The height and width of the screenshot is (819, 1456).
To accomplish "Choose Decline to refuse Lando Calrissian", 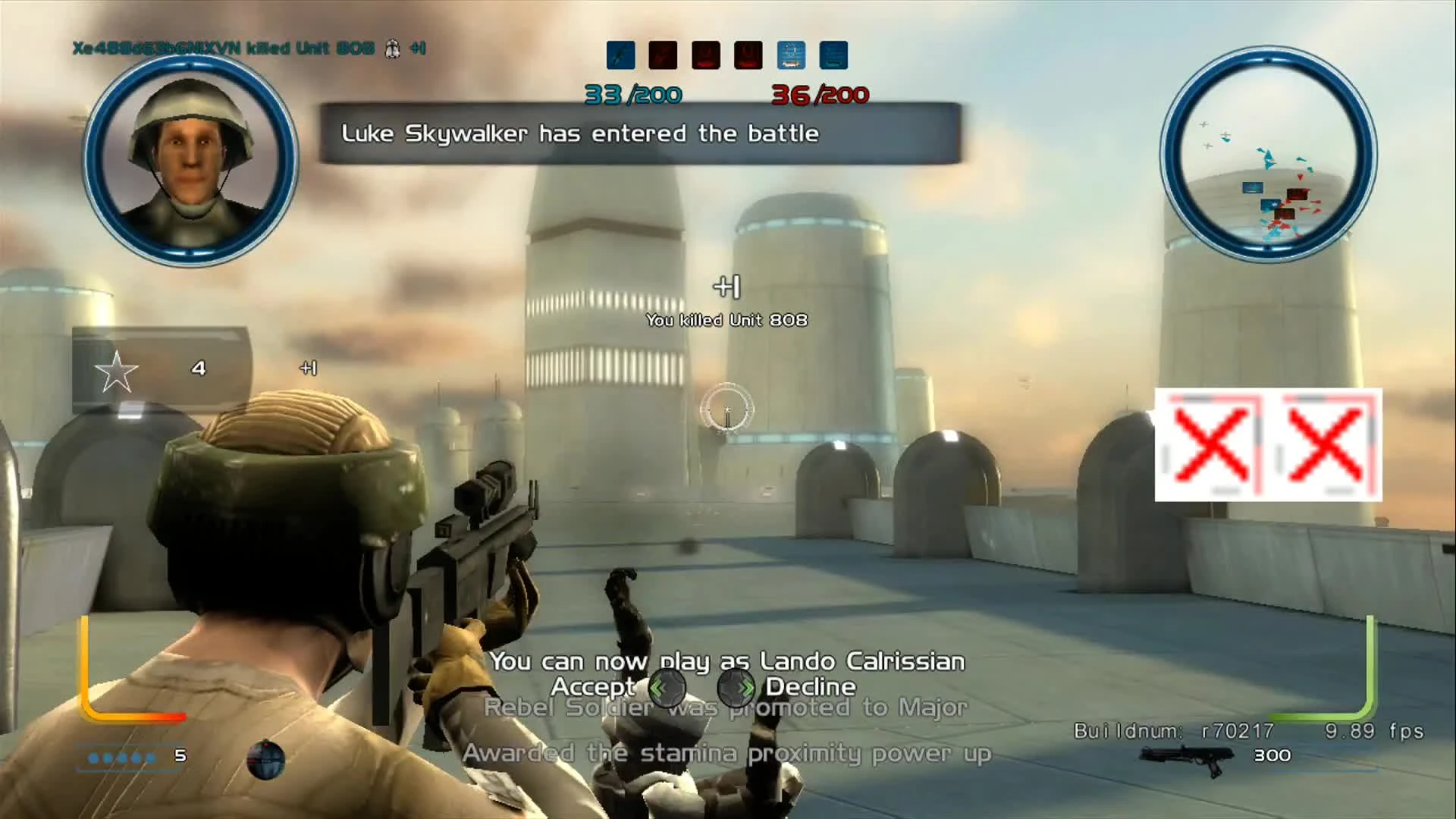I will tap(811, 688).
